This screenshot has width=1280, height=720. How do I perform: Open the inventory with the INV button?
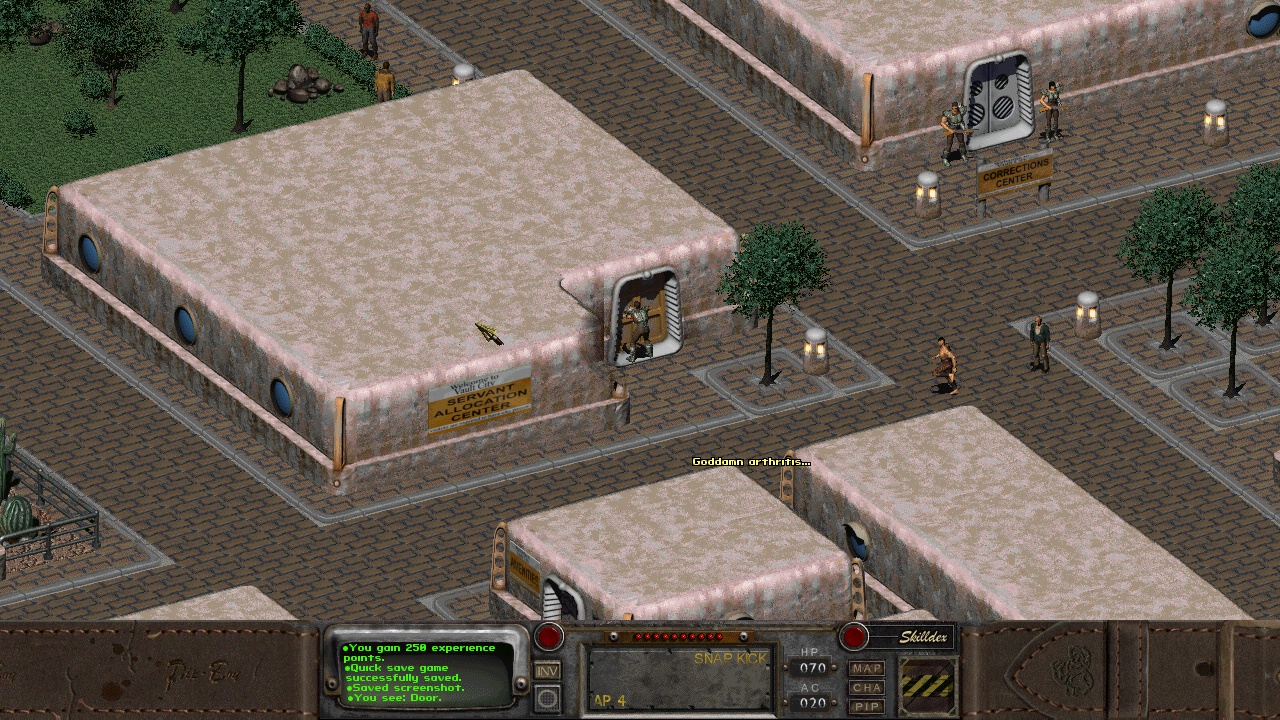pyautogui.click(x=547, y=670)
